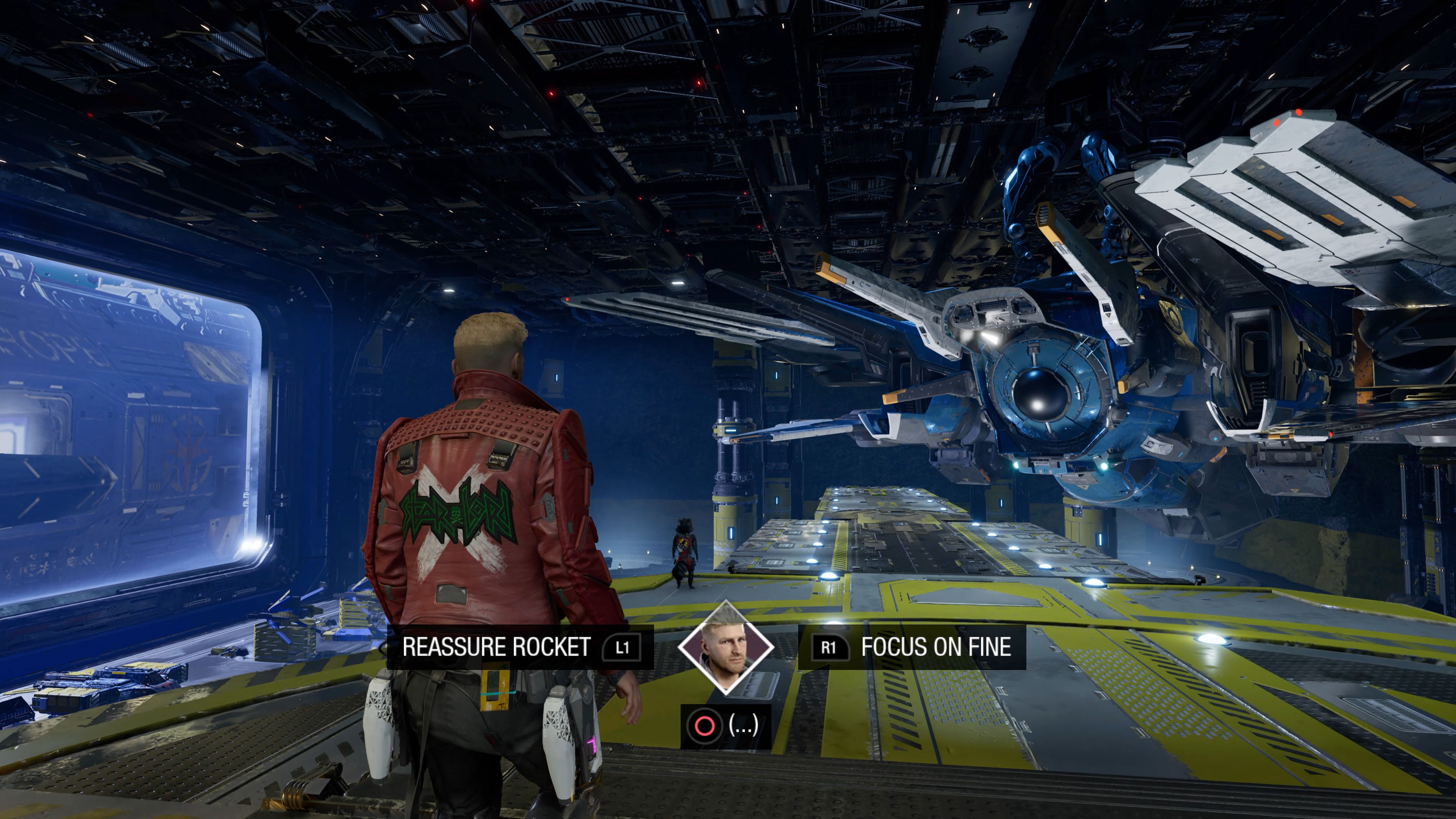Pick the silent "(...)" response
Image resolution: width=1456 pixels, height=819 pixels.
click(x=725, y=726)
